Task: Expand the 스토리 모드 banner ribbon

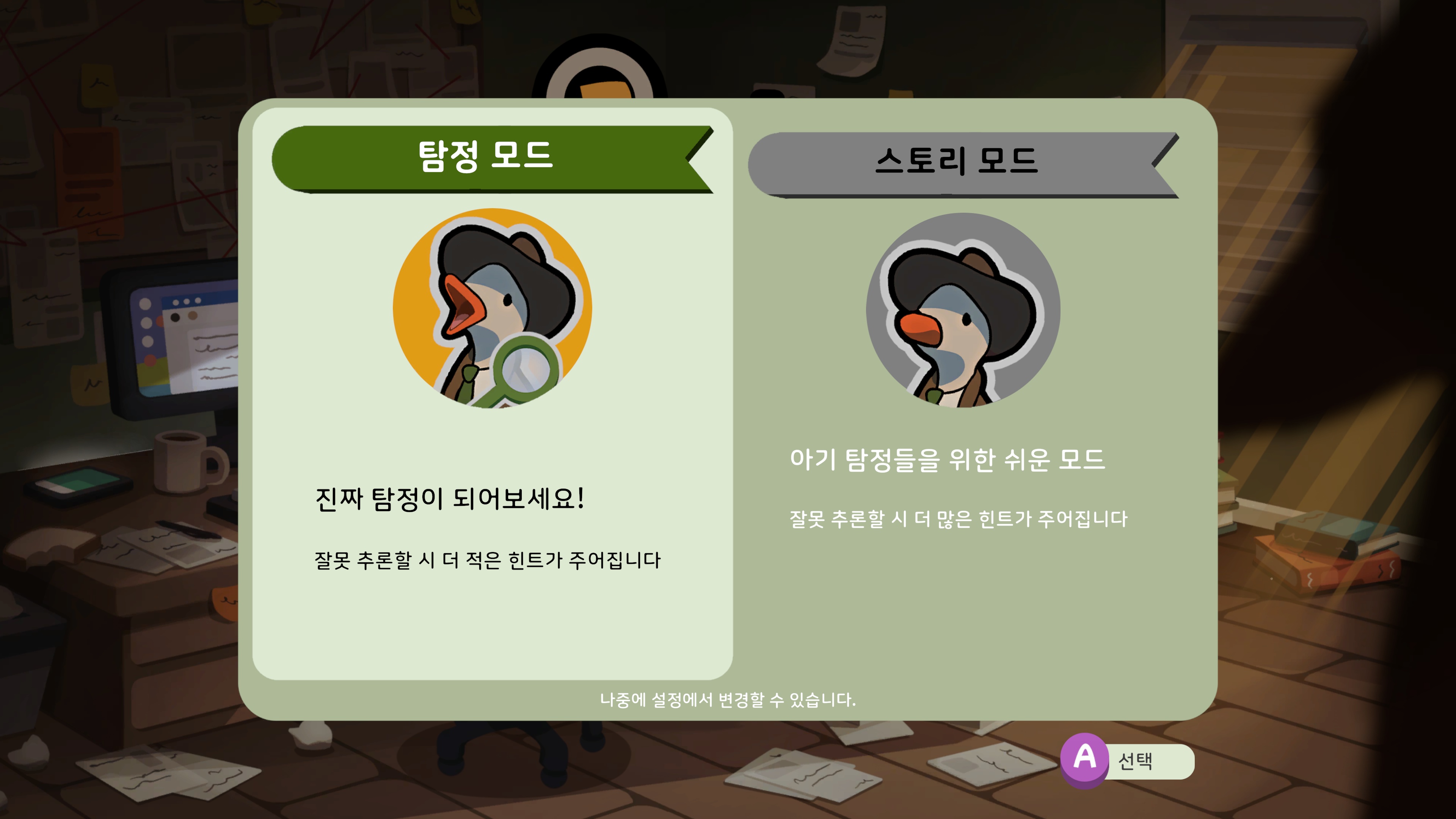Action: click(x=961, y=164)
